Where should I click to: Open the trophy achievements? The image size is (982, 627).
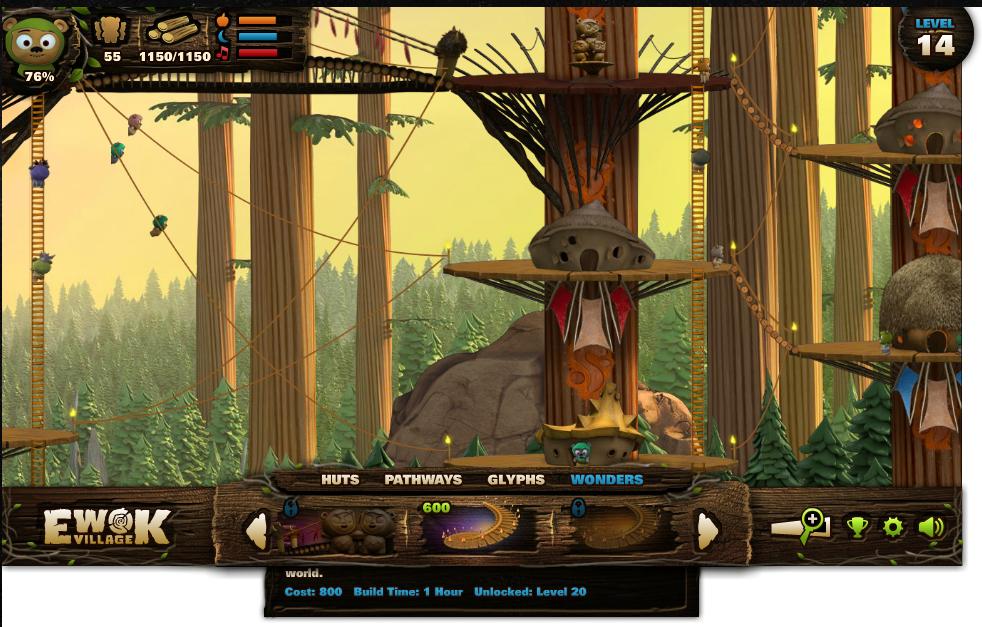point(857,527)
